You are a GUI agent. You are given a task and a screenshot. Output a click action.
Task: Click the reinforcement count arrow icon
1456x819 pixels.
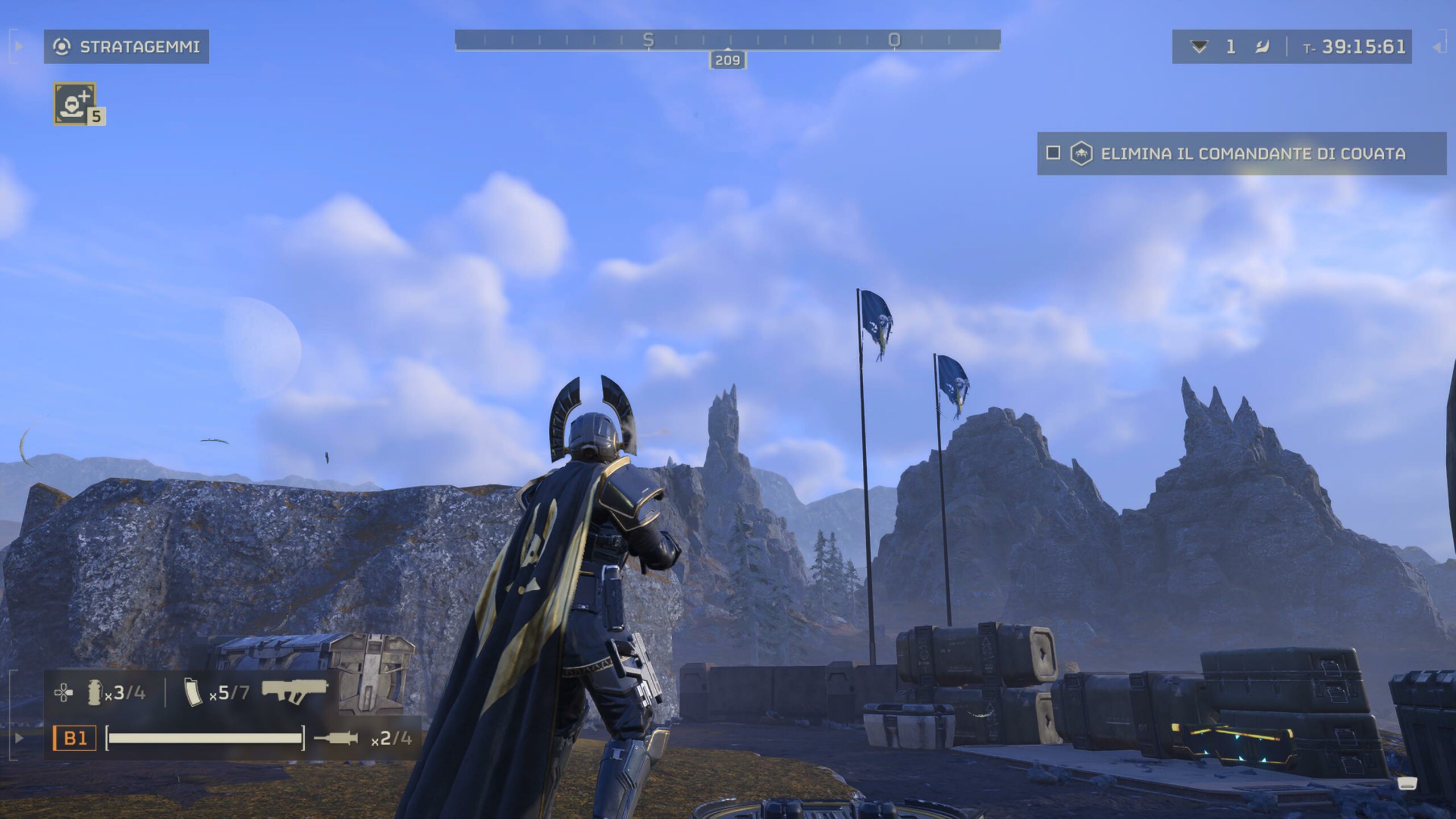tap(1198, 47)
